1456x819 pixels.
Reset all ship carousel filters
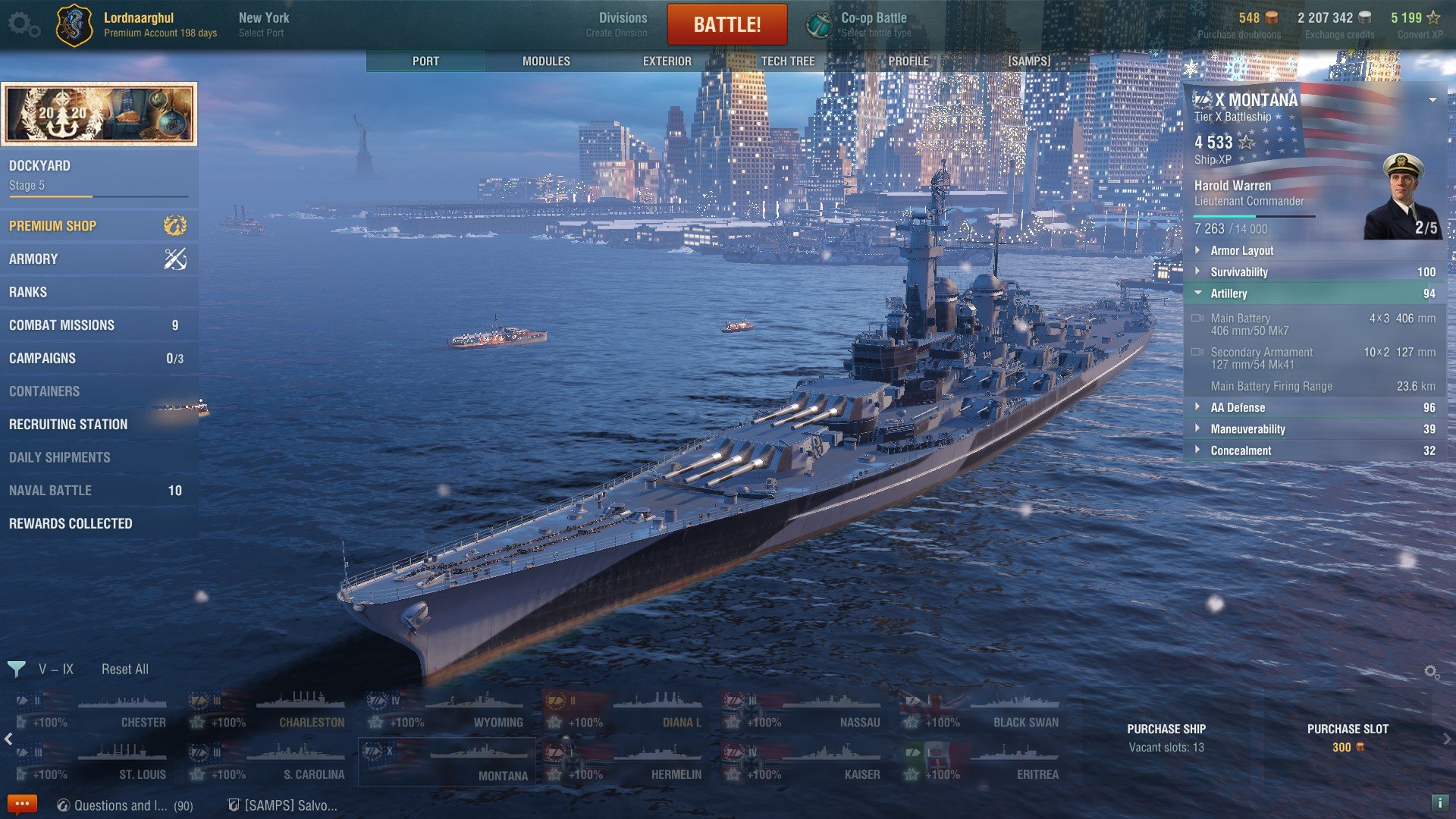pyautogui.click(x=125, y=670)
